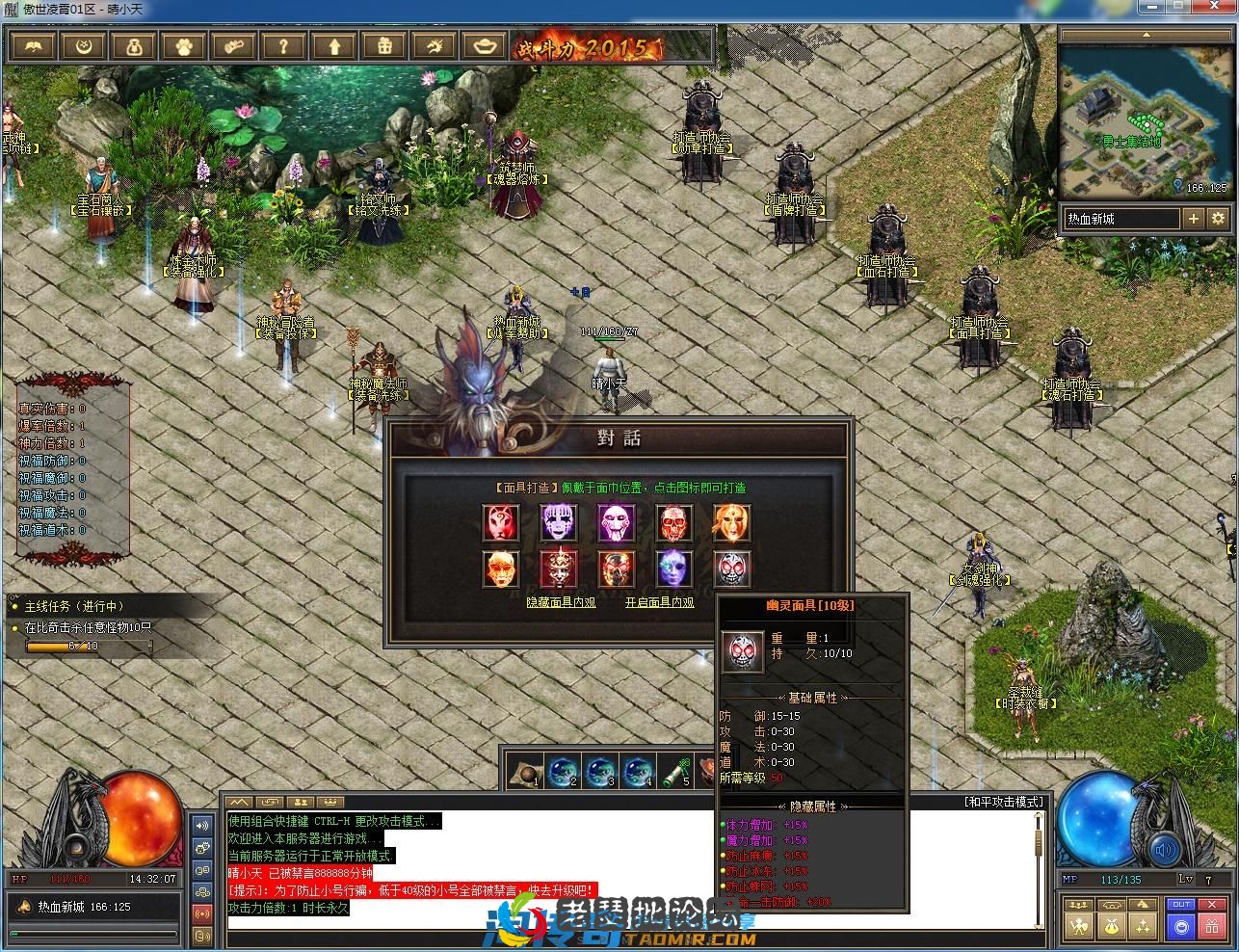This screenshot has height=952, width=1239.
Task: Forge the silver ghost mask with red eyes
Action: [730, 569]
